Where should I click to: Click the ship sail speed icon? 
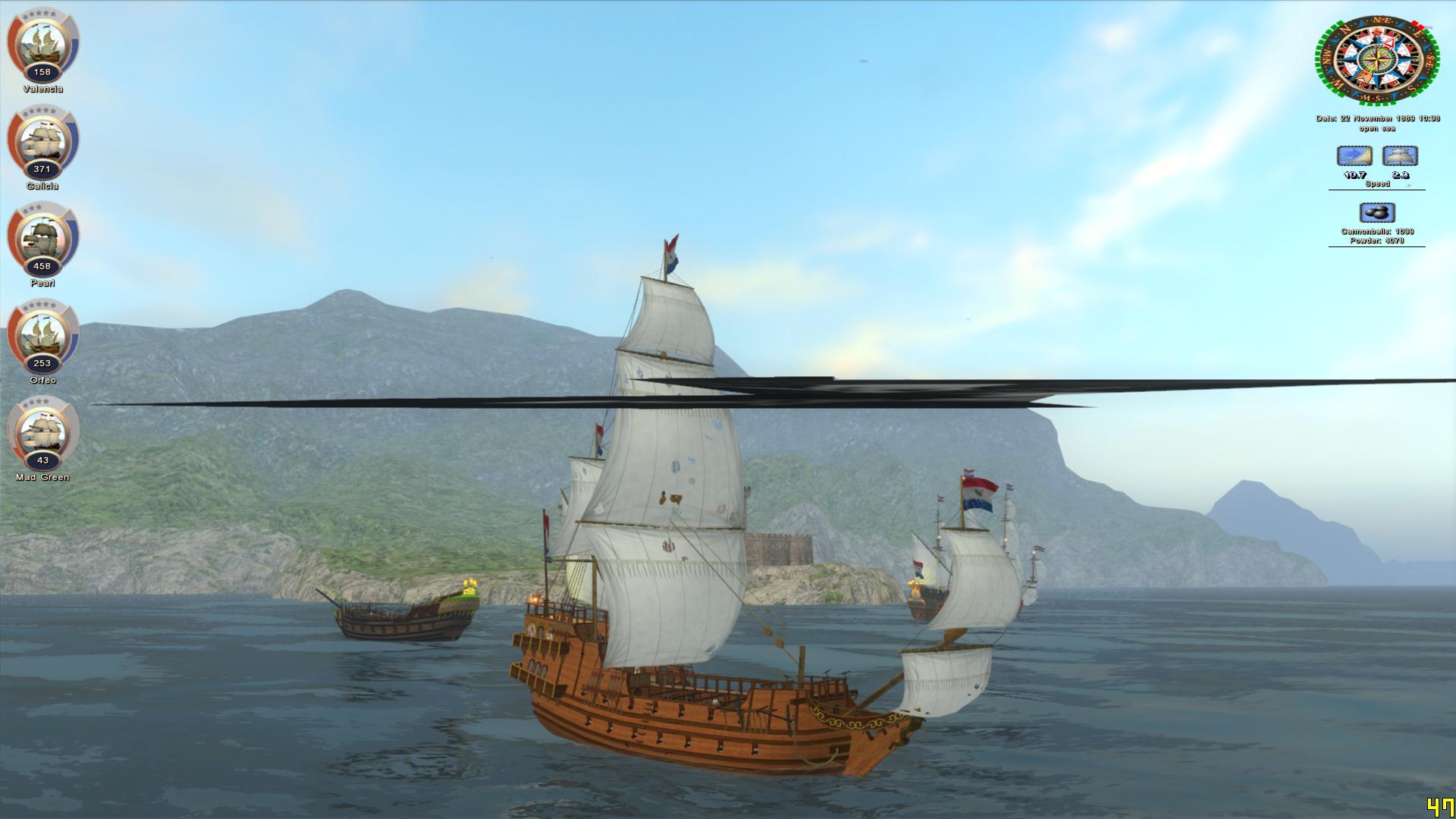[1400, 156]
